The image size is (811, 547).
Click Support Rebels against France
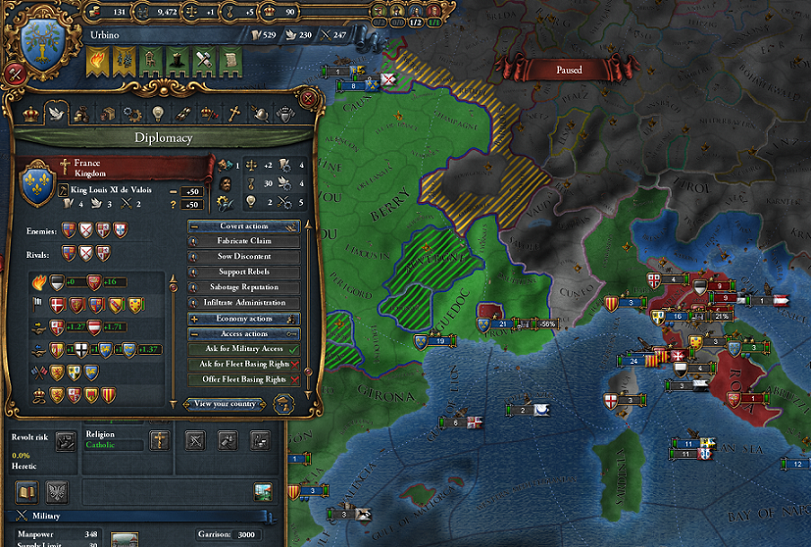[x=245, y=272]
